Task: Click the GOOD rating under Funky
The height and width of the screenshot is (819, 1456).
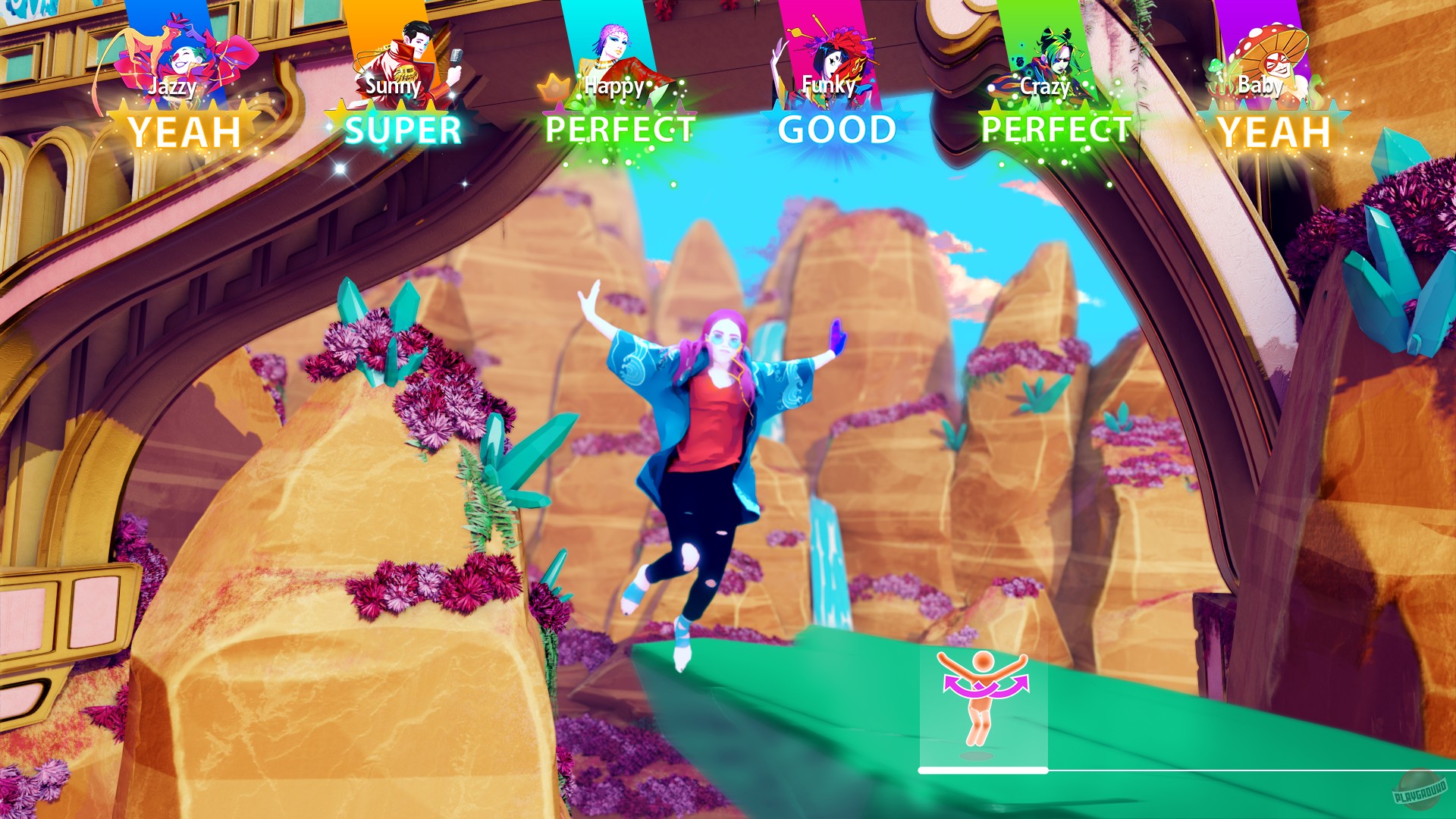Action: point(836,129)
